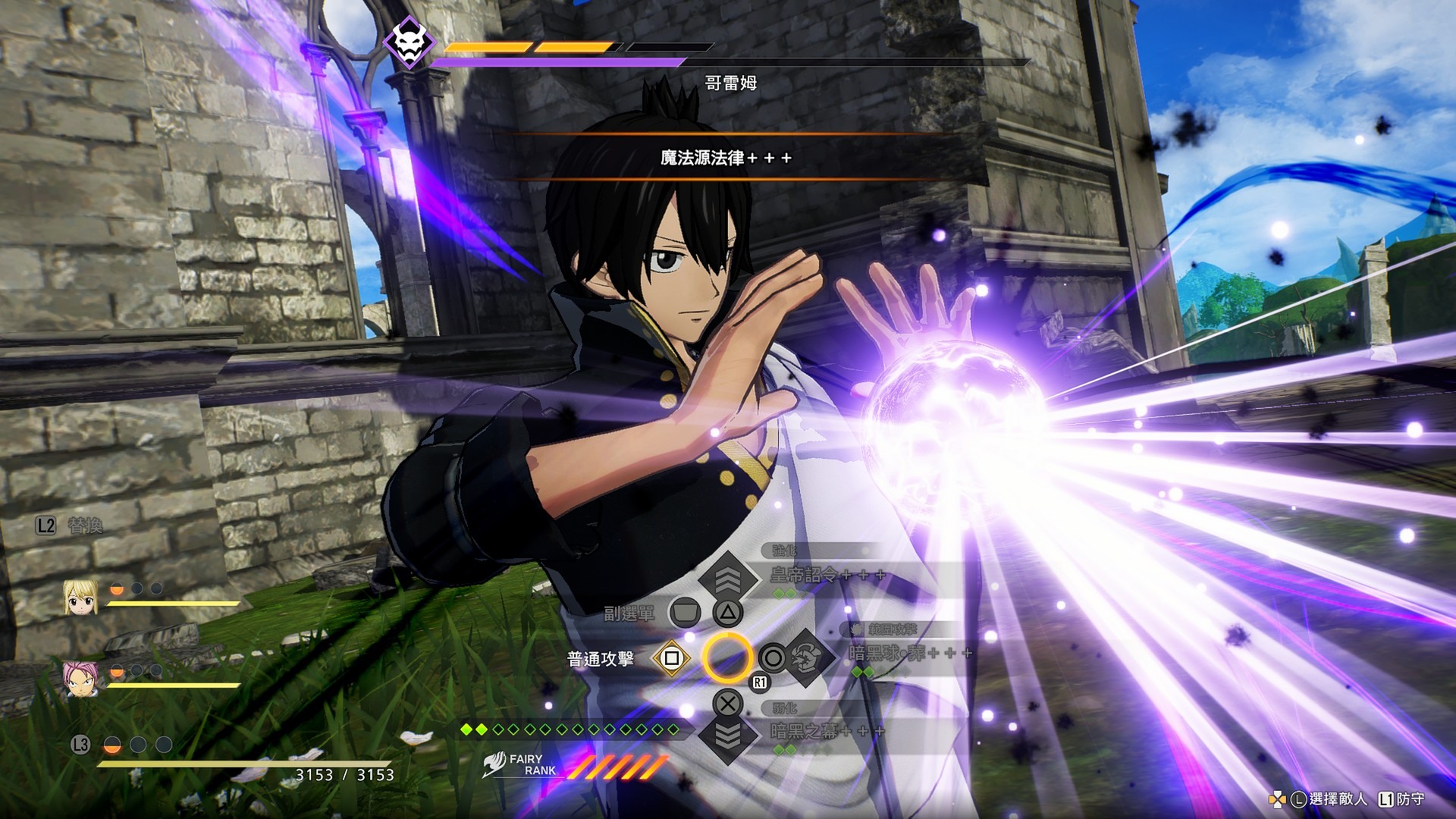Click the 防守 guard label

(x=1410, y=799)
